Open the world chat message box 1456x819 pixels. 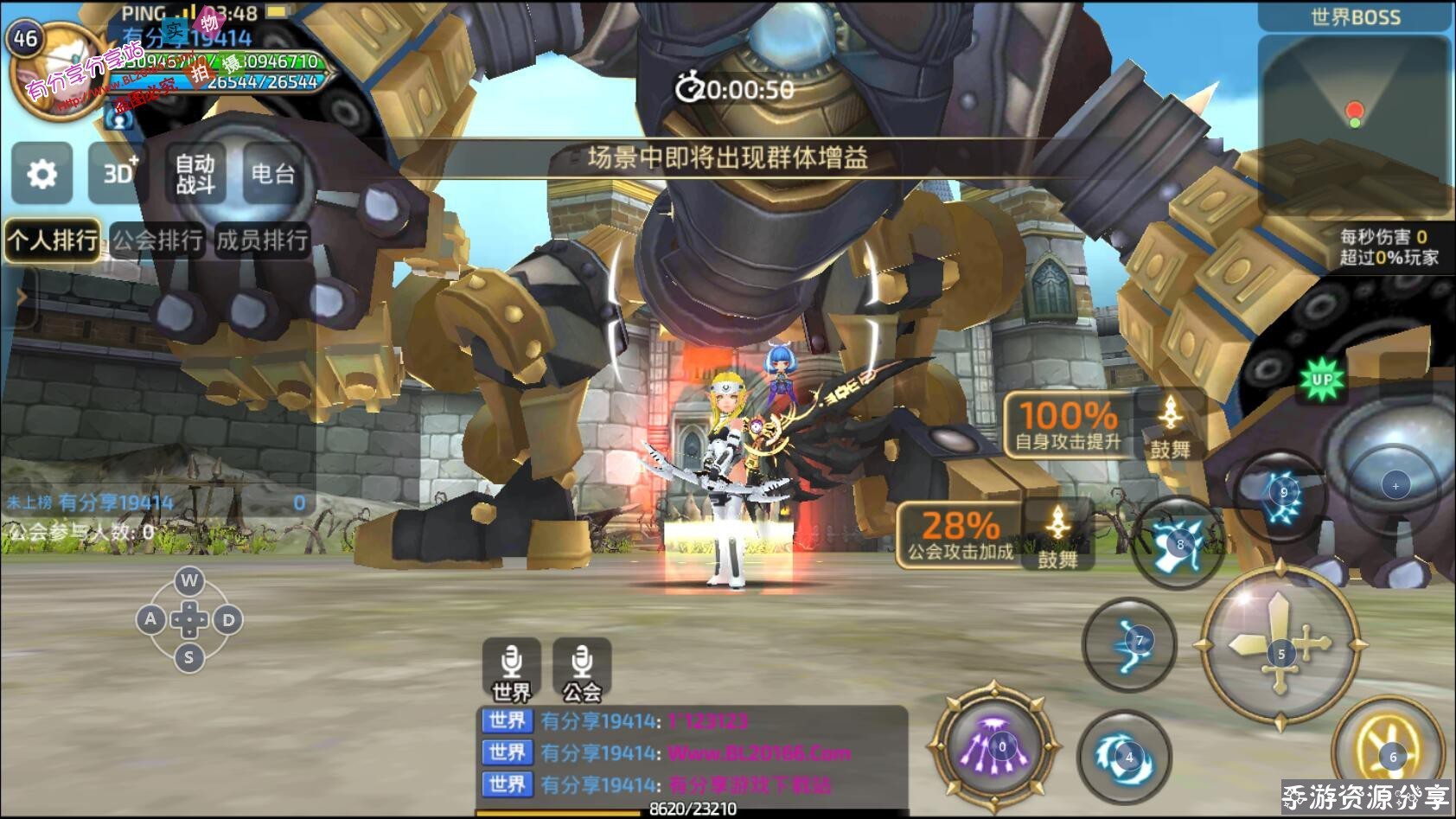(x=692, y=752)
